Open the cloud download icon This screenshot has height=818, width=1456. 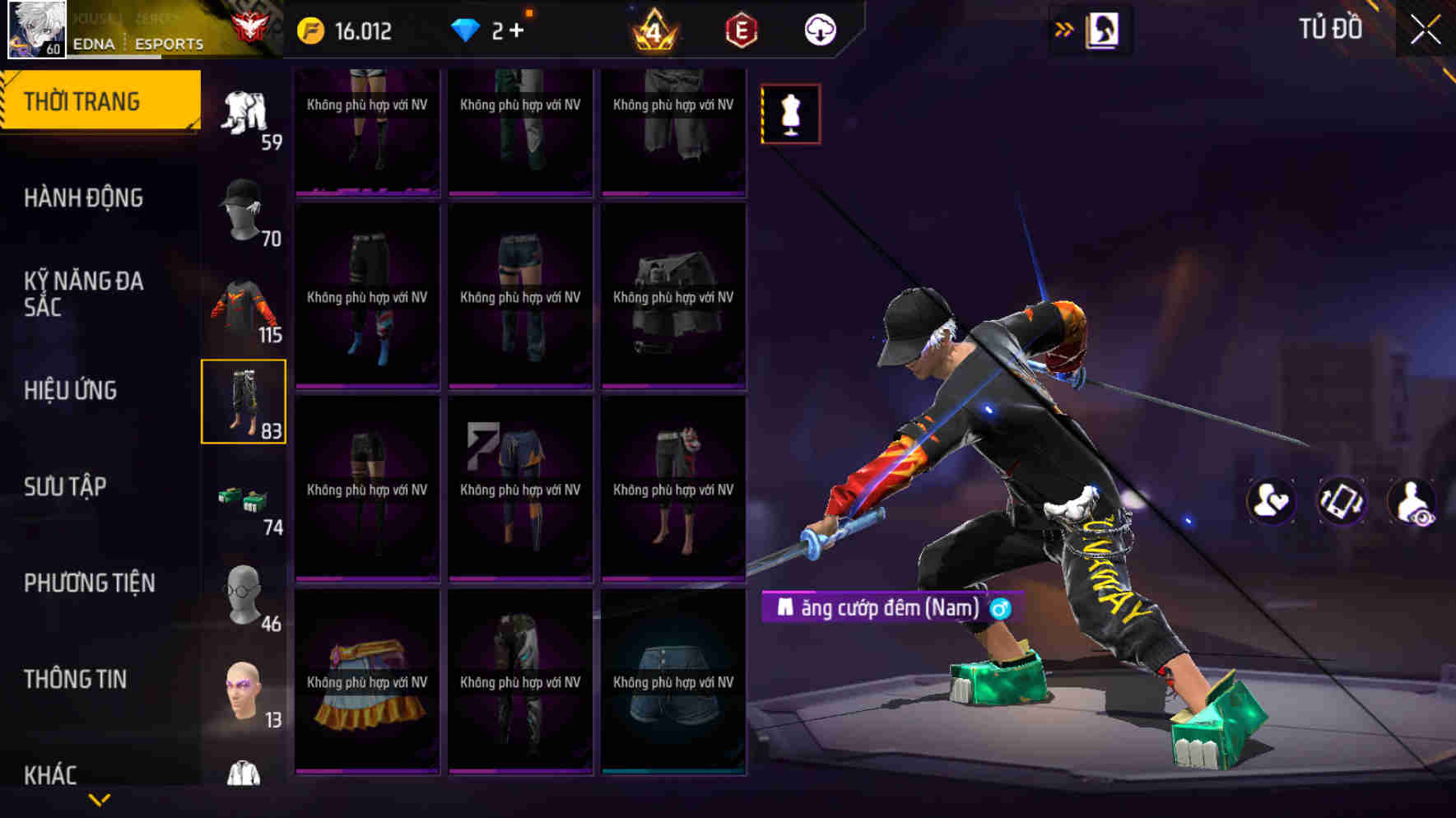pyautogui.click(x=816, y=30)
